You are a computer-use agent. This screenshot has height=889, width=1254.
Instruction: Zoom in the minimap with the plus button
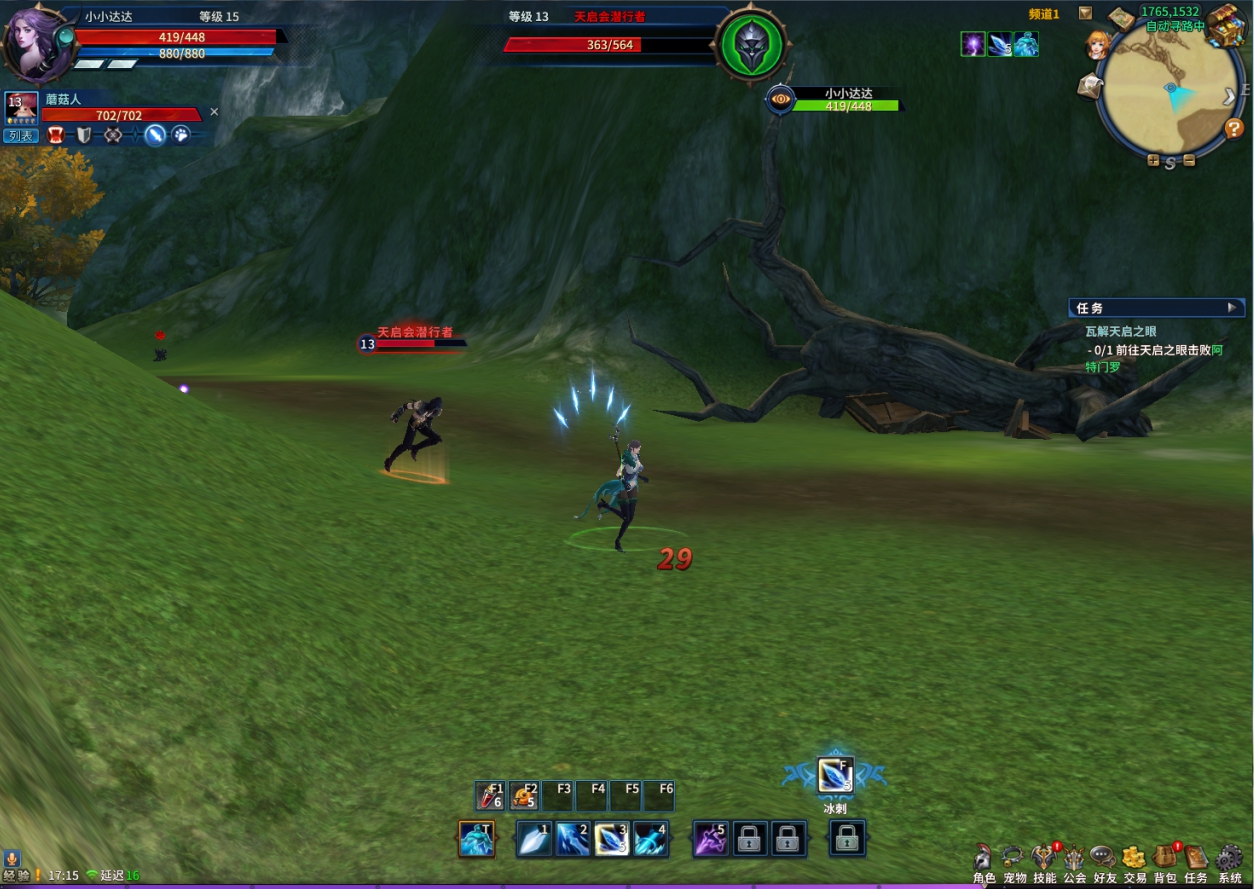pos(1153,161)
